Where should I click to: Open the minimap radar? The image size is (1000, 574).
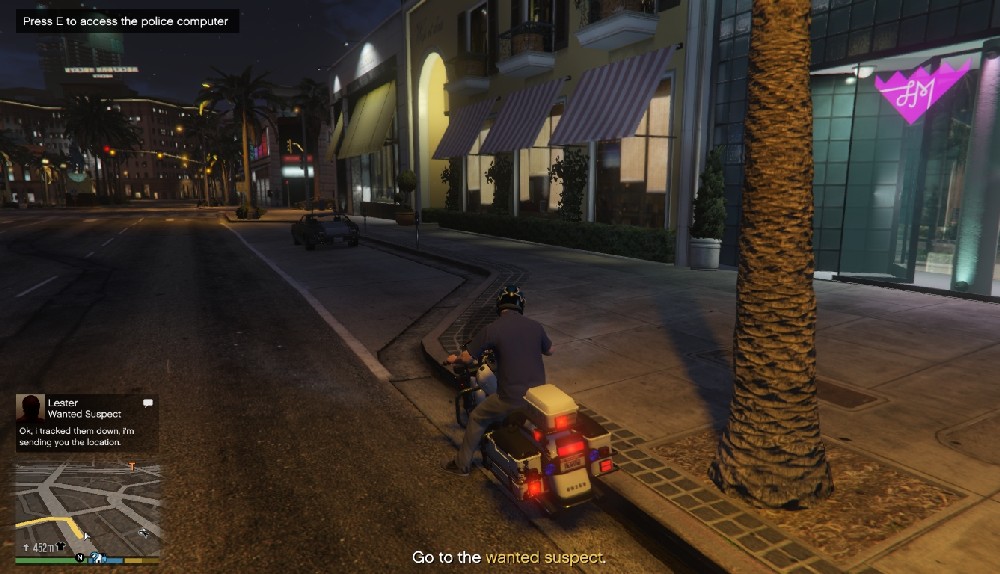(x=87, y=507)
